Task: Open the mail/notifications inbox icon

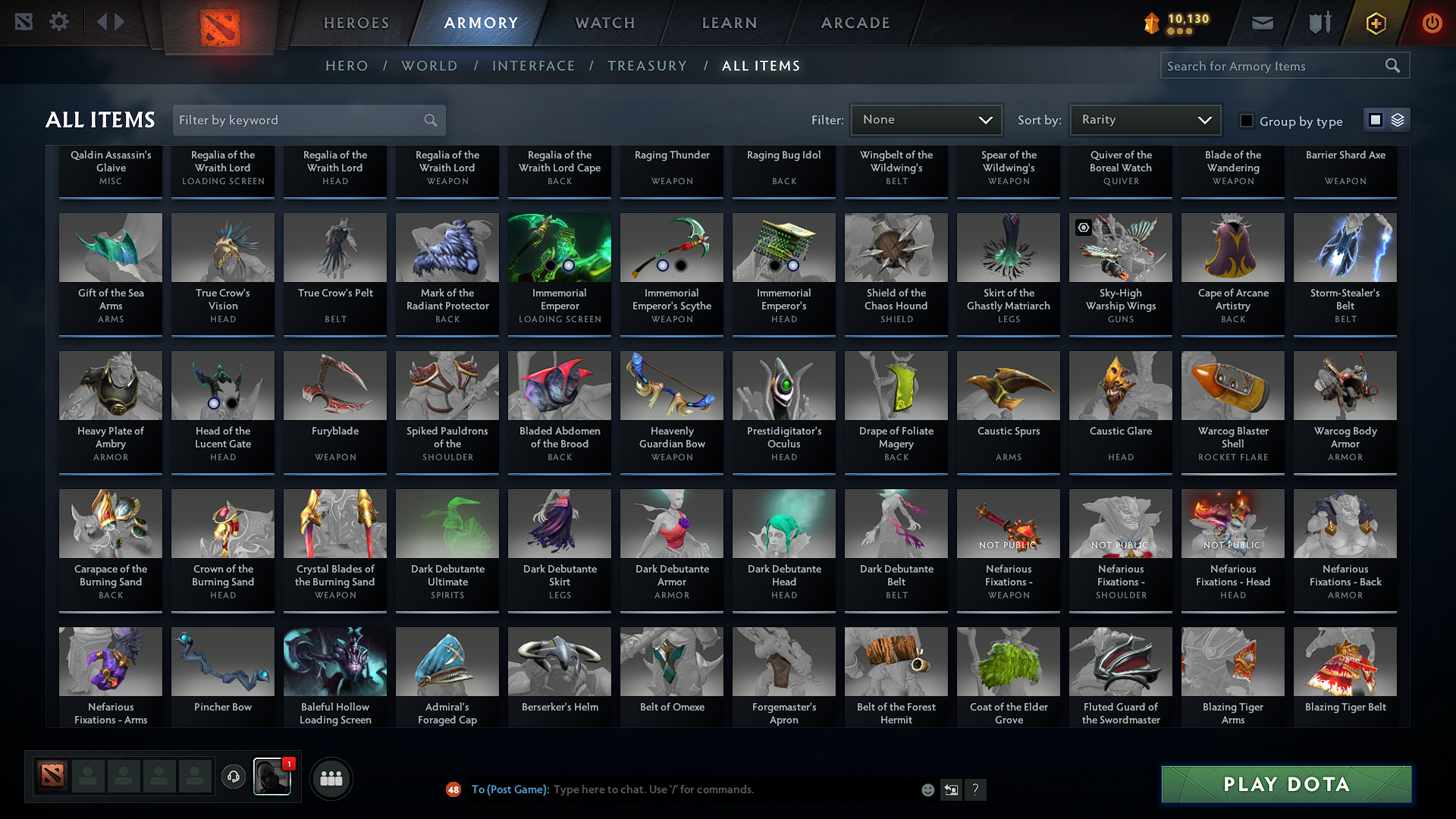Action: click(x=1262, y=23)
